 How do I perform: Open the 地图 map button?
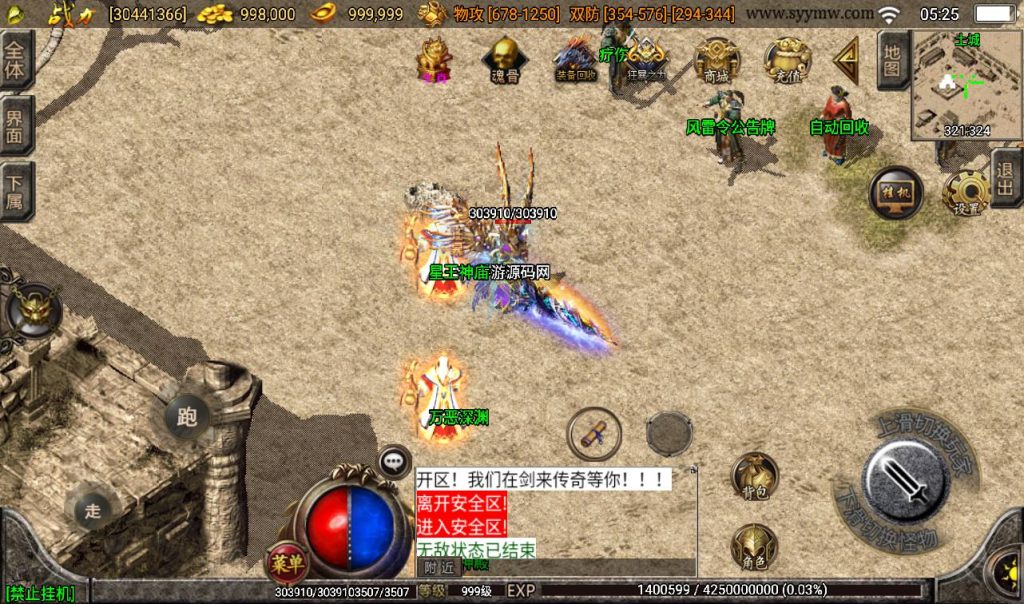[x=892, y=60]
